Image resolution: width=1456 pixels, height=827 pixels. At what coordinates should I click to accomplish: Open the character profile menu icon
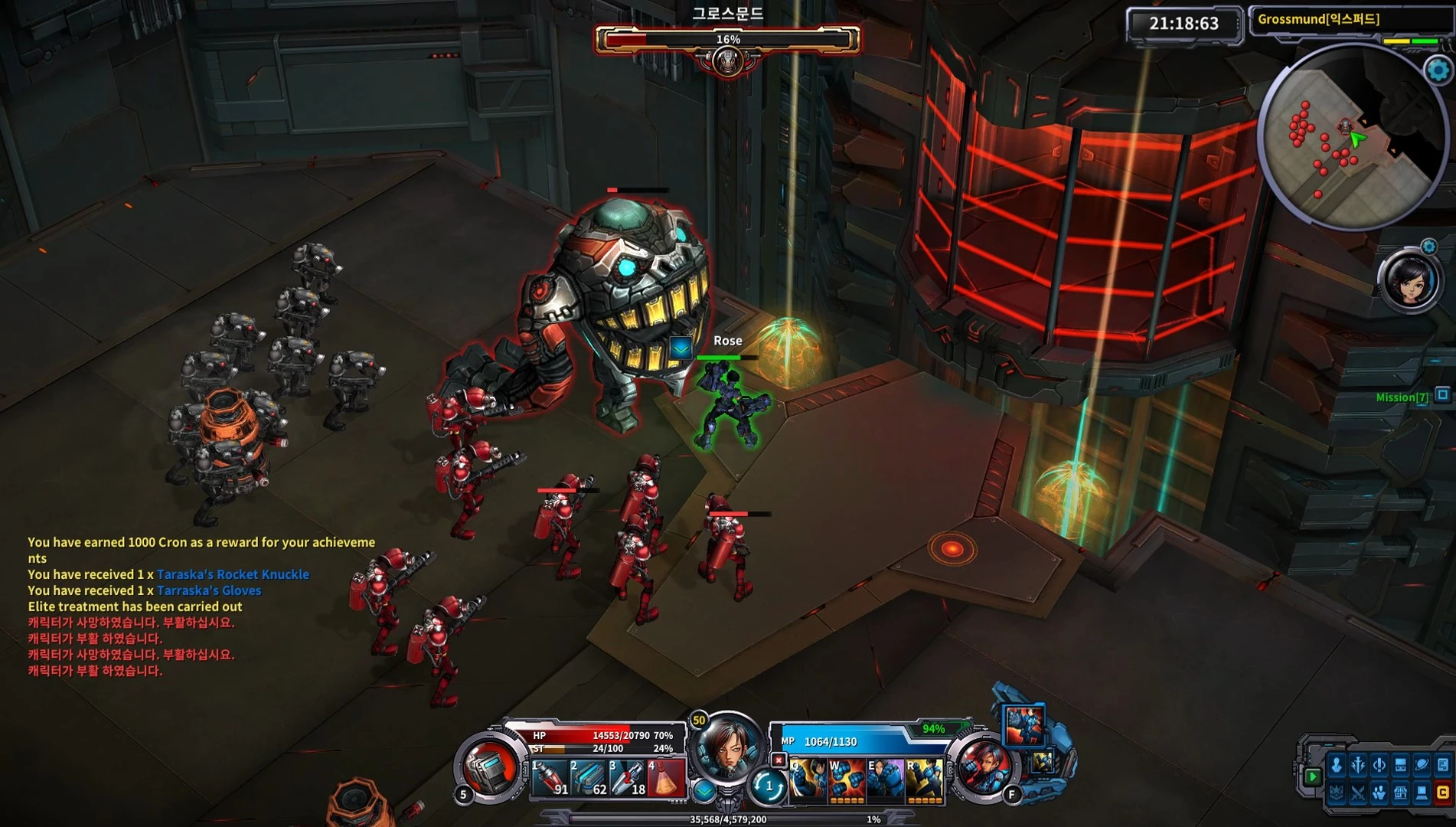pyautogui.click(x=1337, y=765)
